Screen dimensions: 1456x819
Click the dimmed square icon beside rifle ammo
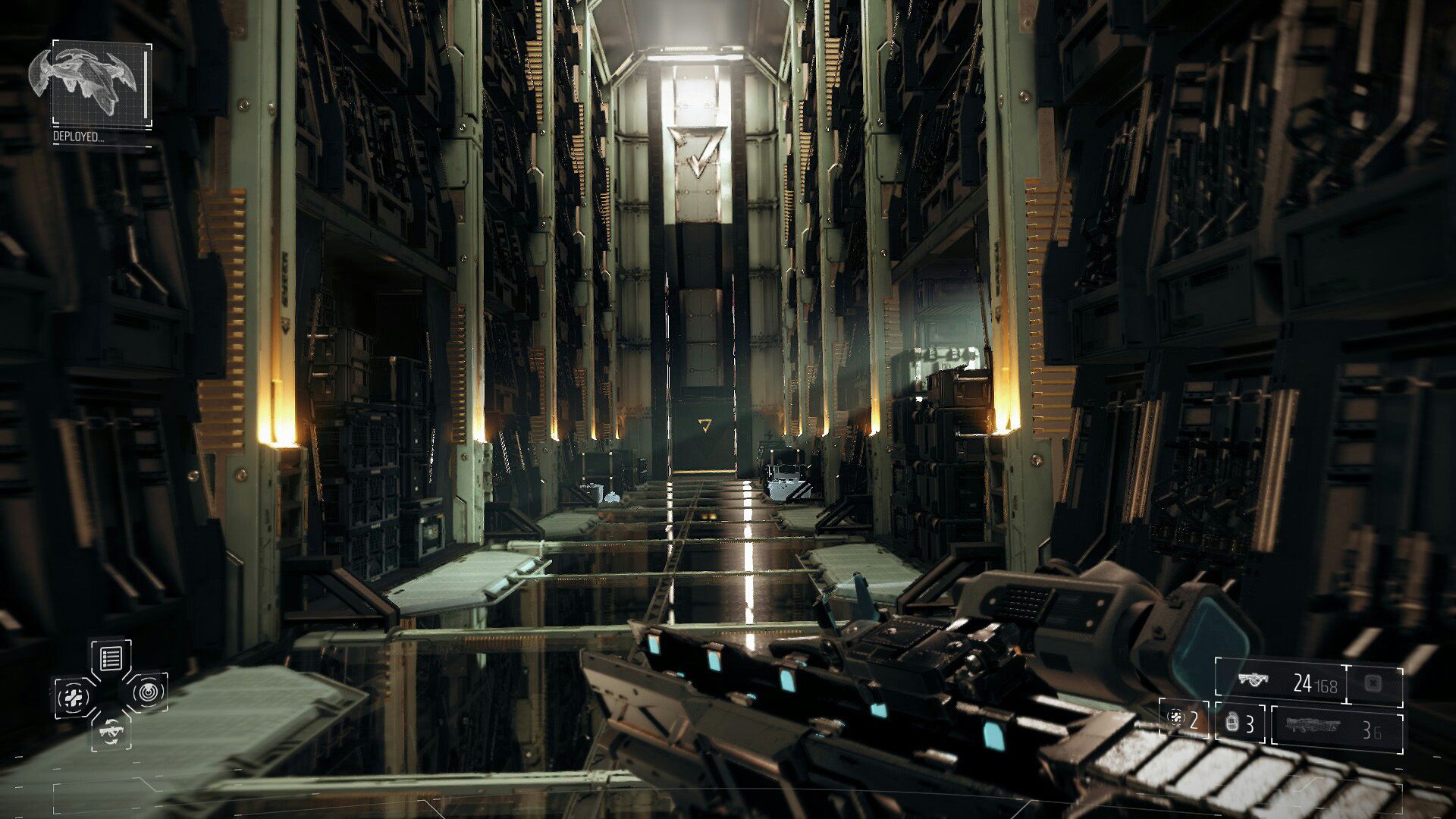1373,683
